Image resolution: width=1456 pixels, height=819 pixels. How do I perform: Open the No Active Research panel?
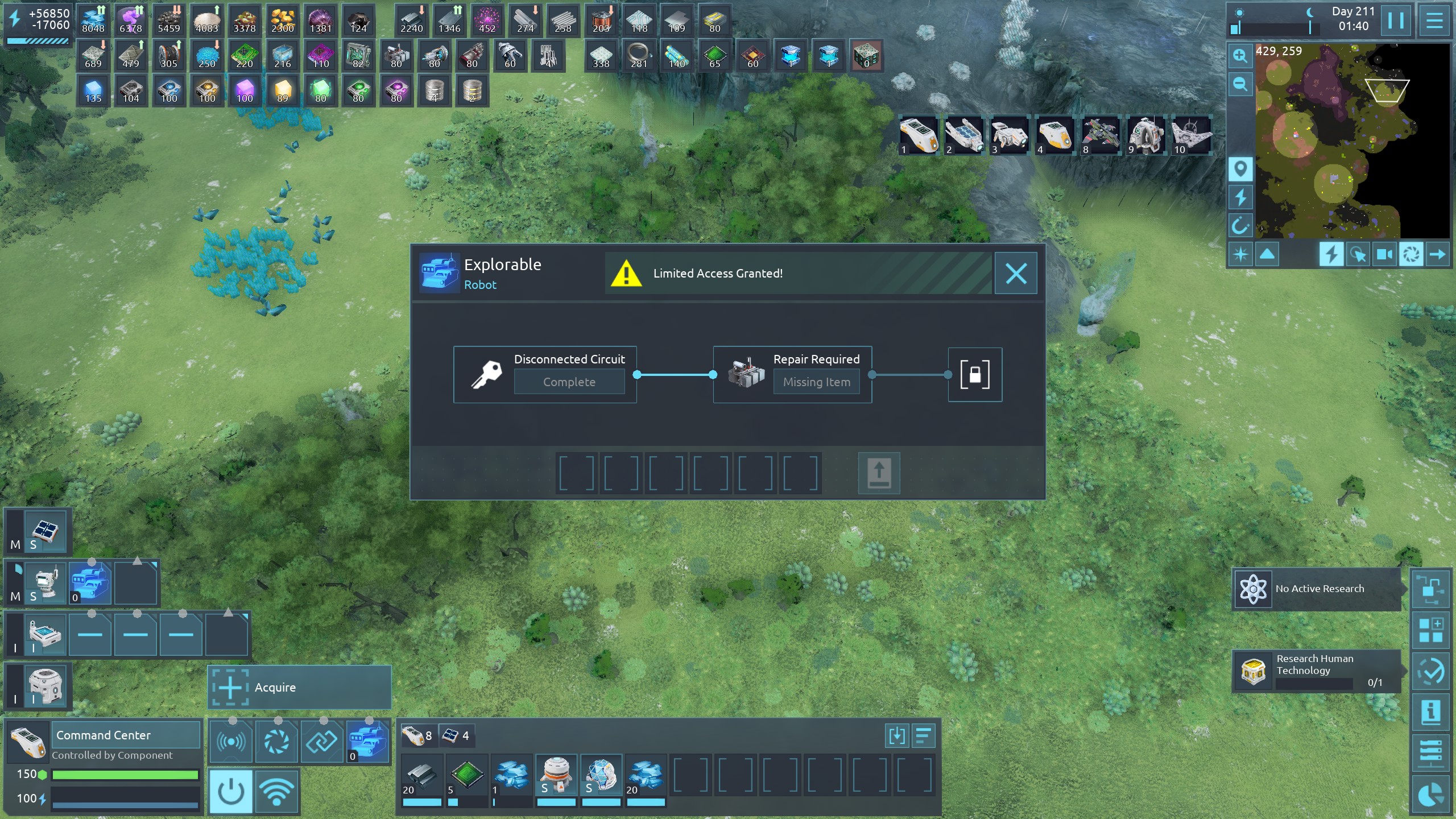pyautogui.click(x=1316, y=589)
